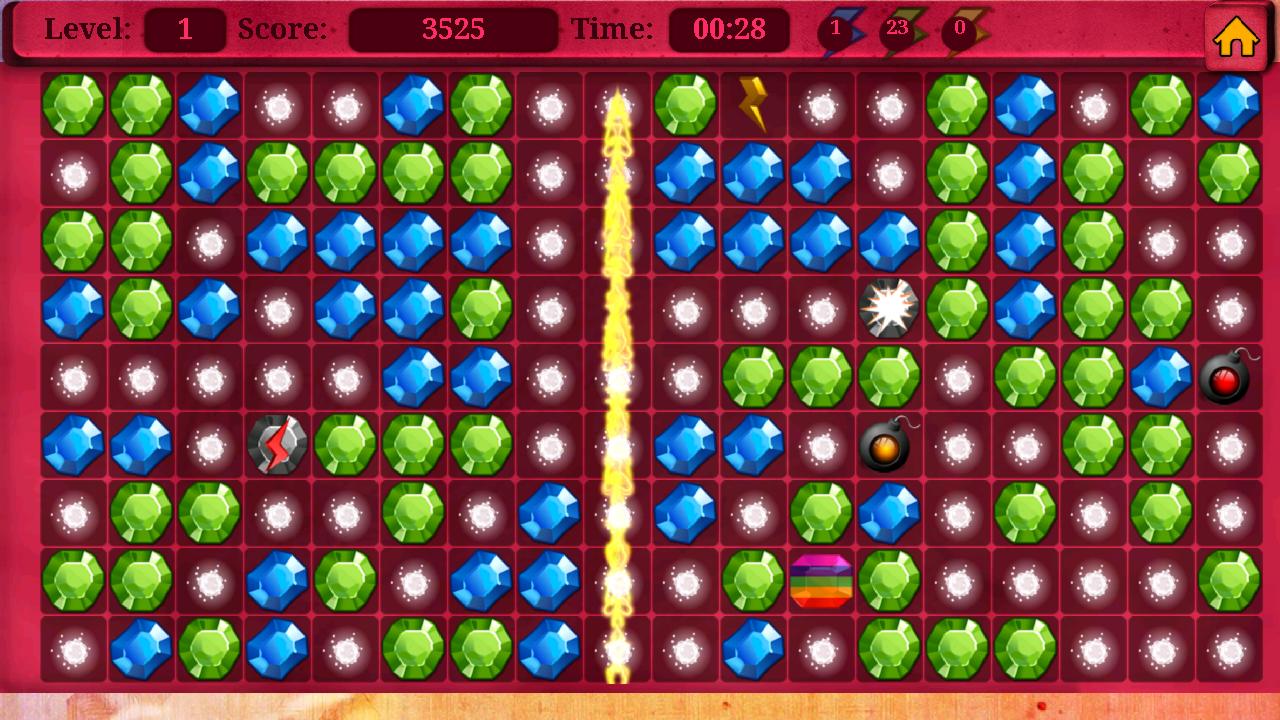
Task: Activate the green lightning power-up showing 23
Action: [901, 30]
